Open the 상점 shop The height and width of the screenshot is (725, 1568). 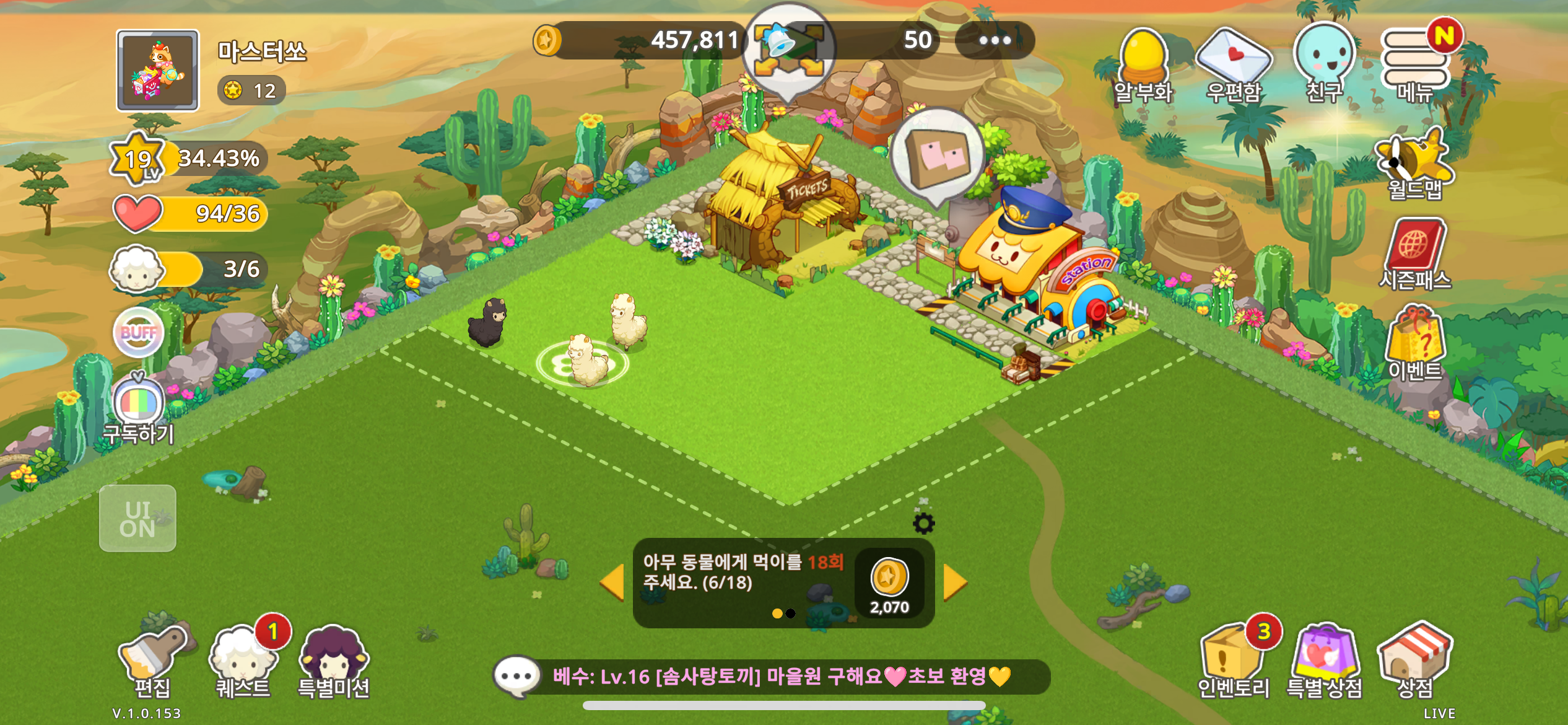coord(1414,661)
